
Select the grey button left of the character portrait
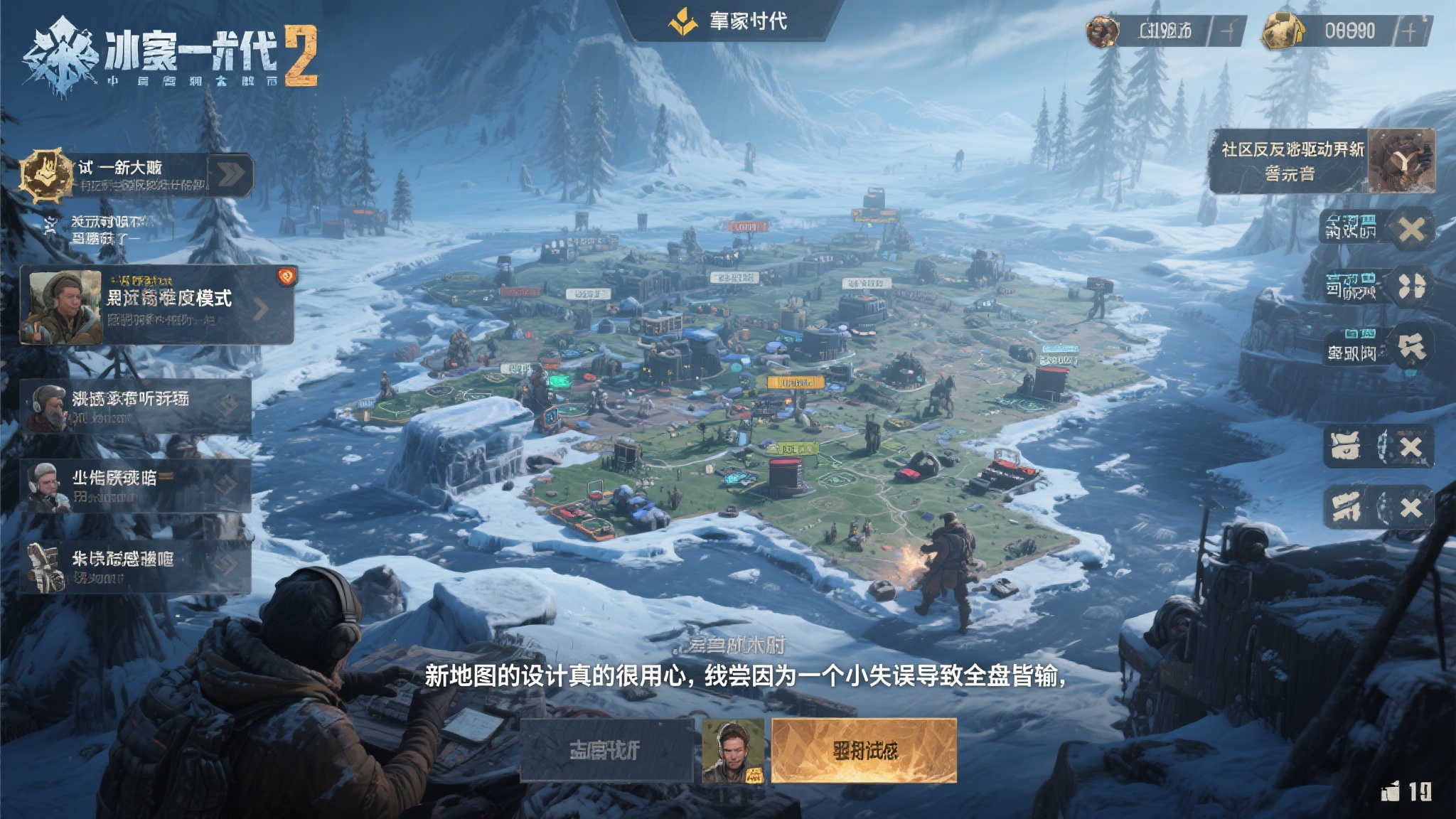[606, 750]
